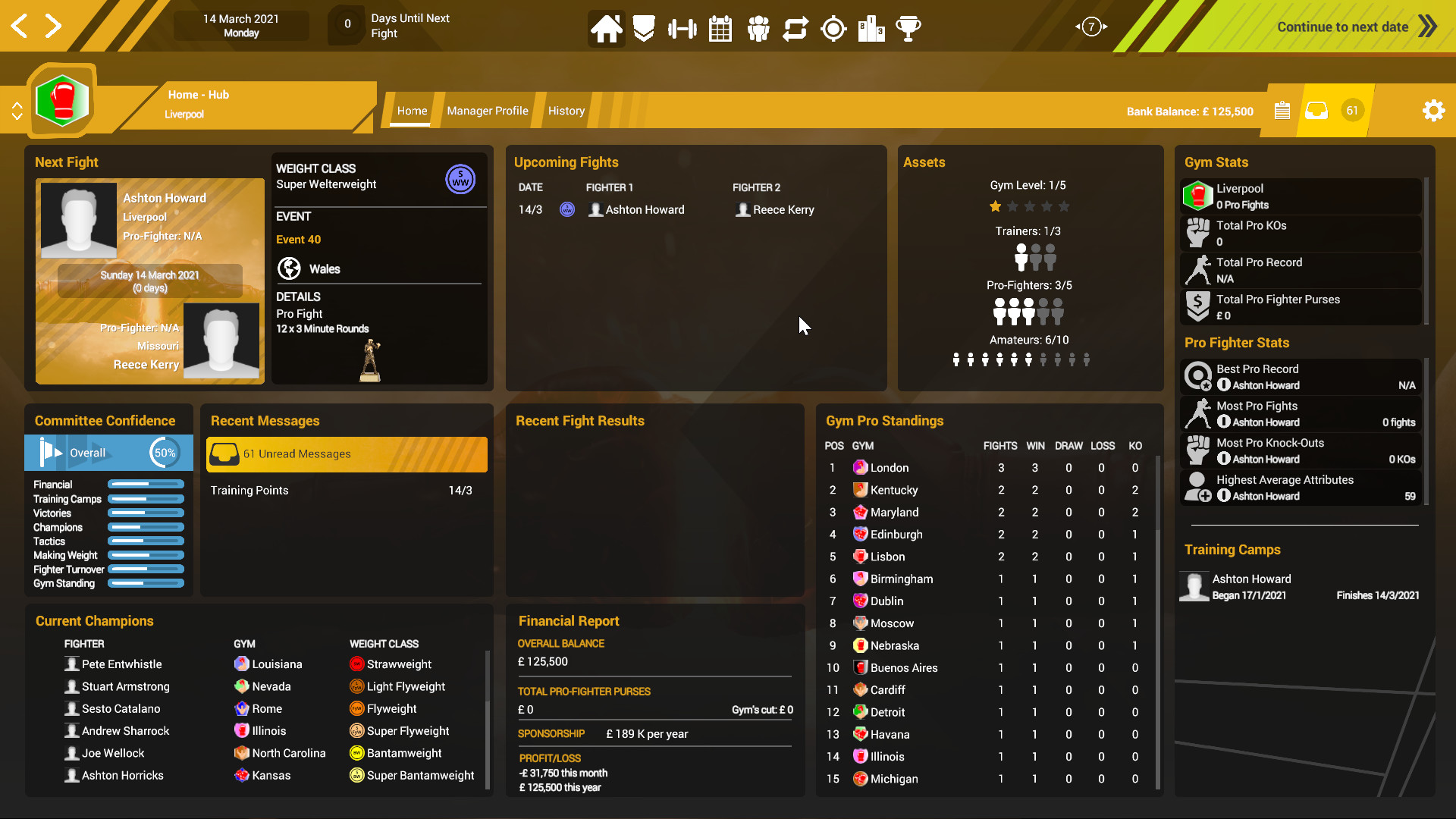Image resolution: width=1456 pixels, height=819 pixels.
Task: Select the shield gym management icon
Action: pos(643,28)
